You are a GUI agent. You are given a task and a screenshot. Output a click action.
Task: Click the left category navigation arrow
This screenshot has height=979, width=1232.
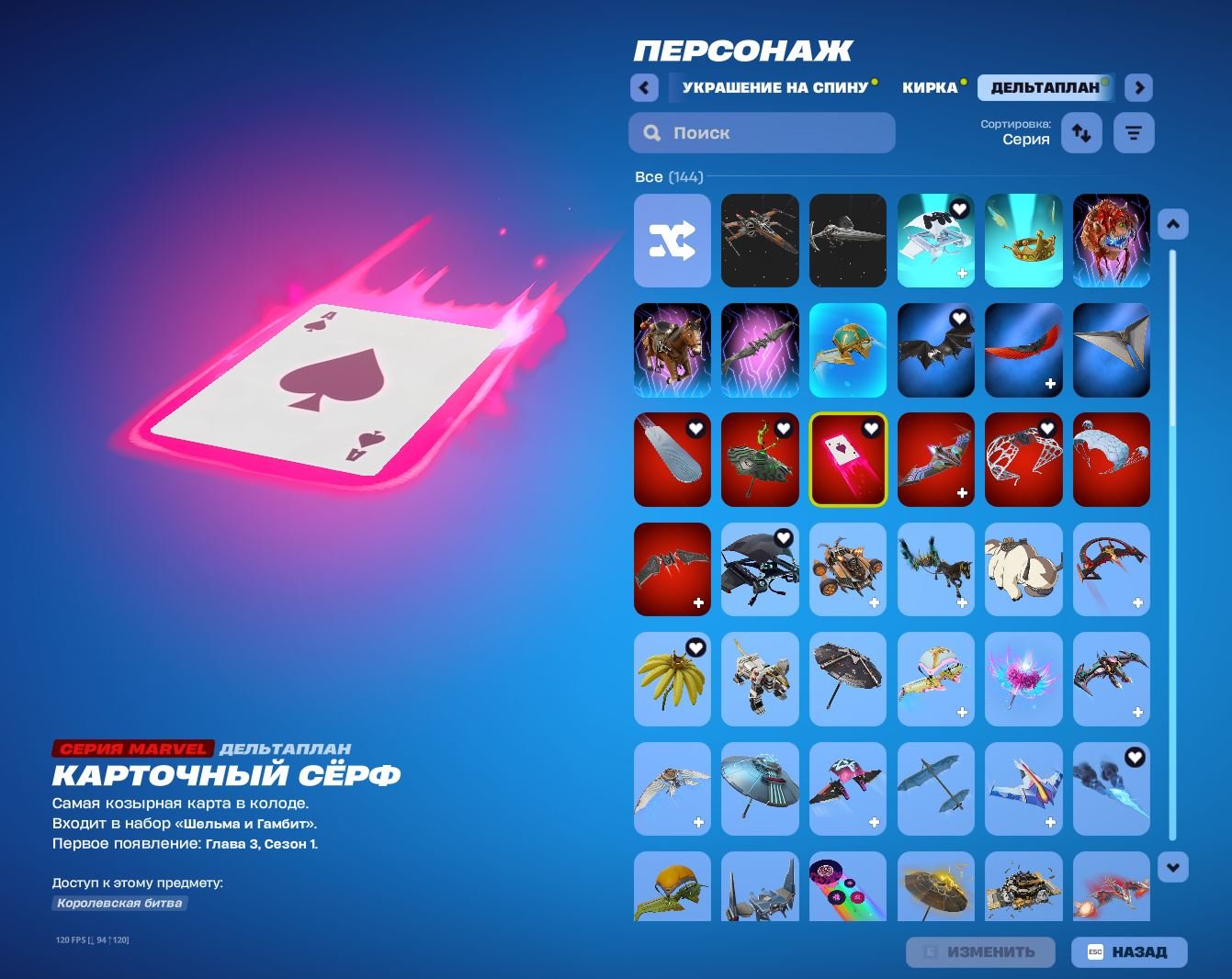[x=644, y=87]
